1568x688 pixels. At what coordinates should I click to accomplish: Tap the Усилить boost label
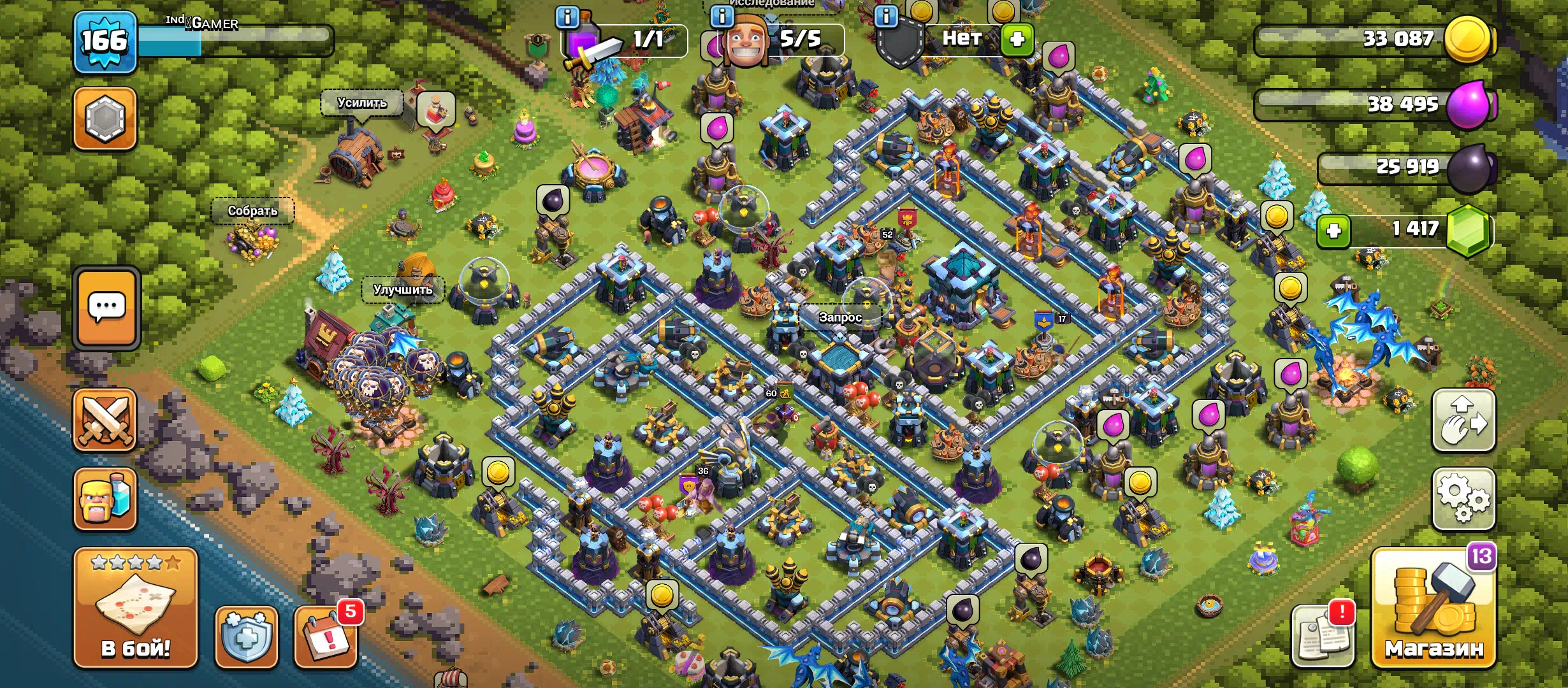(x=362, y=103)
